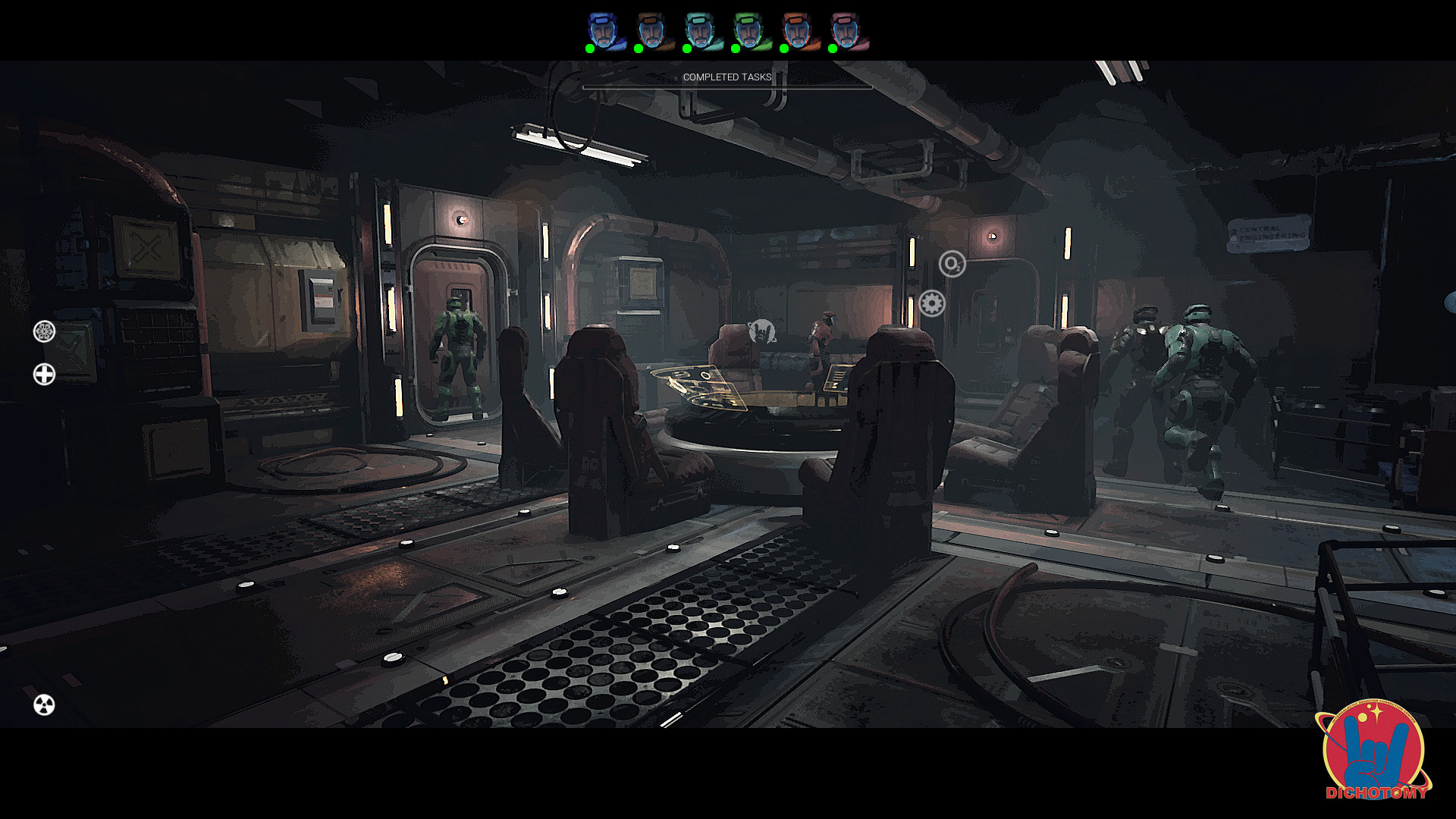
Task: Open the blue crew member's portrait
Action: click(603, 29)
